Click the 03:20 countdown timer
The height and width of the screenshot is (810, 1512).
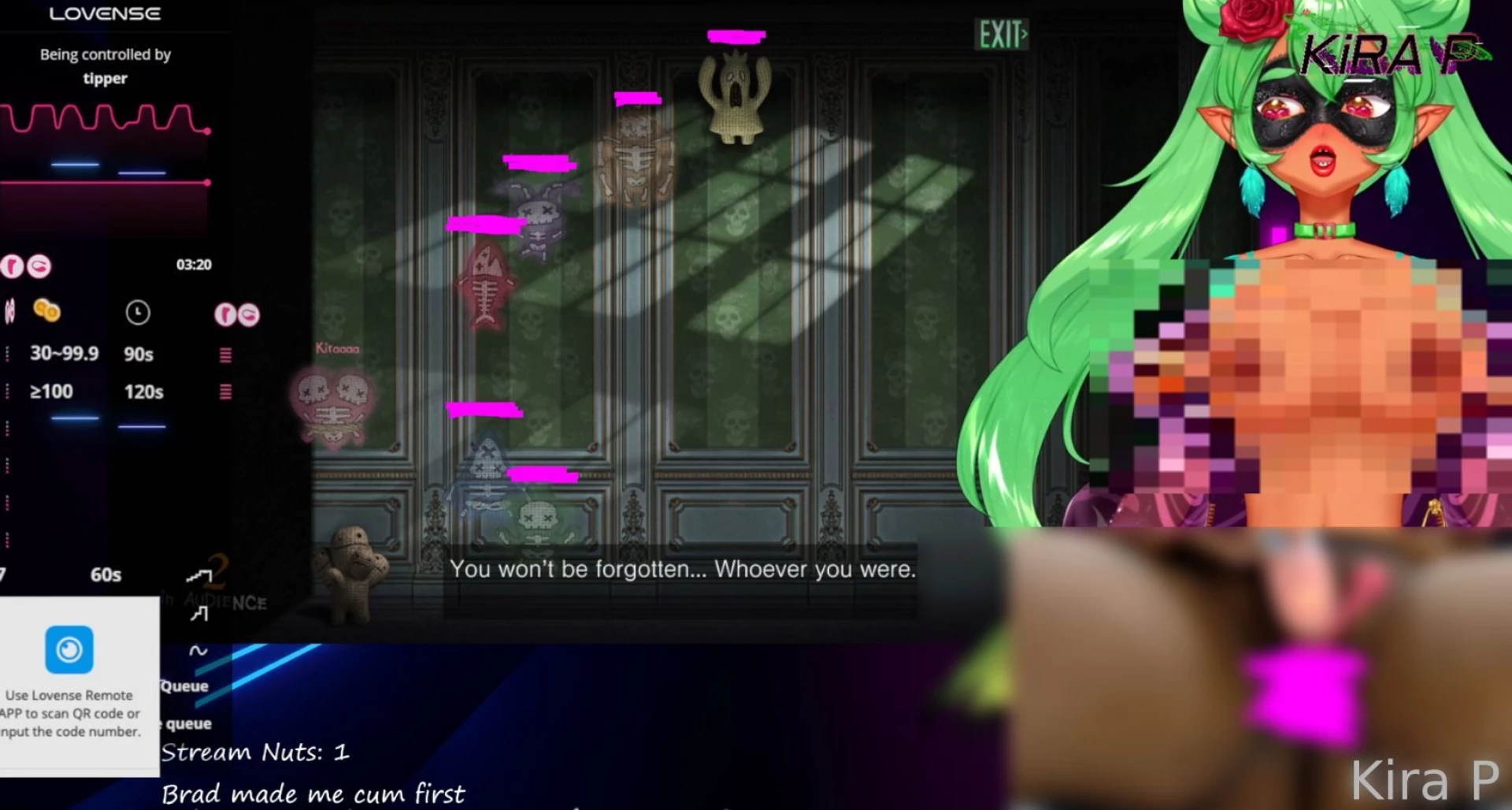195,264
